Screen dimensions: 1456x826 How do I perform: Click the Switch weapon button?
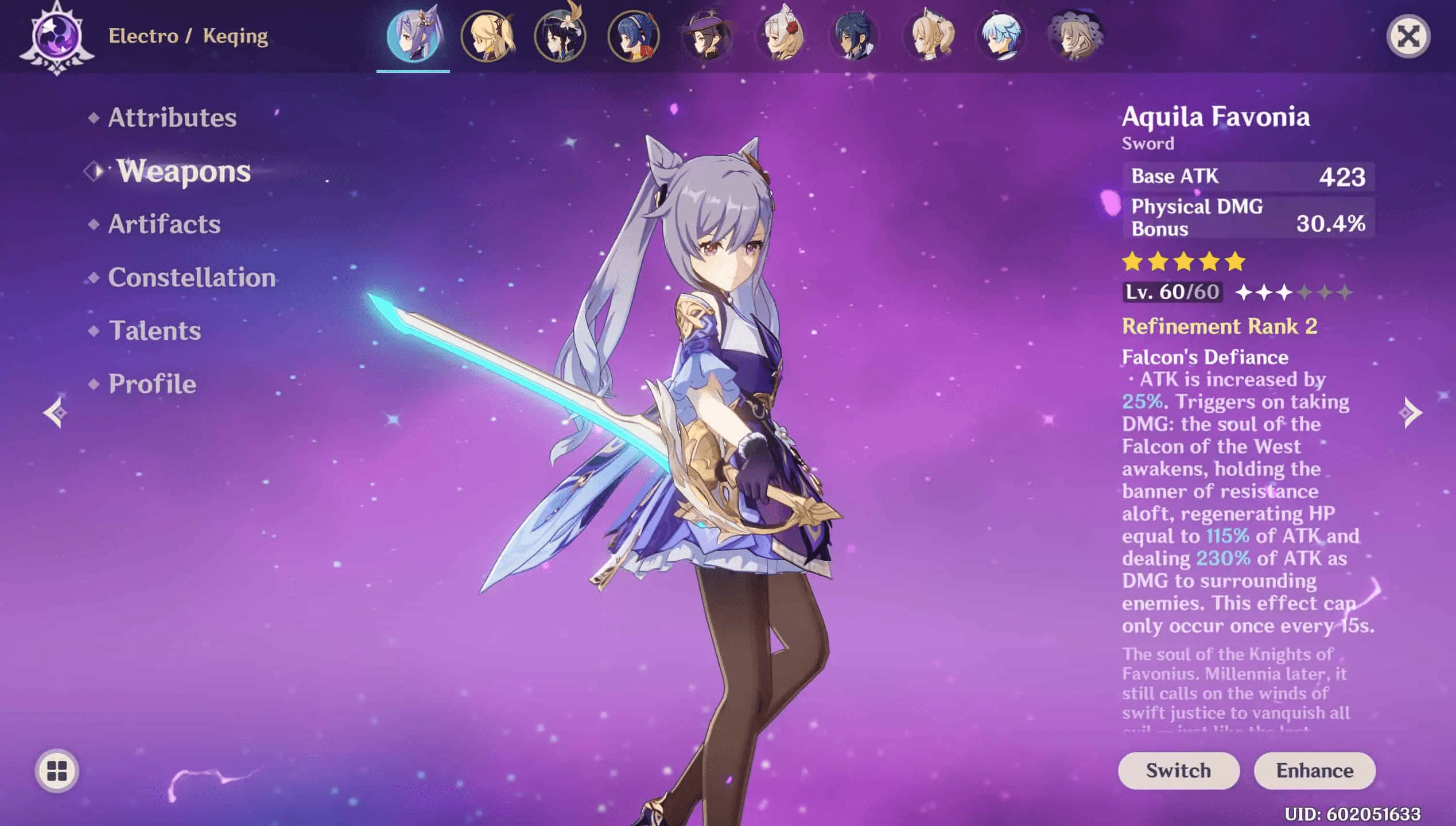click(x=1178, y=770)
